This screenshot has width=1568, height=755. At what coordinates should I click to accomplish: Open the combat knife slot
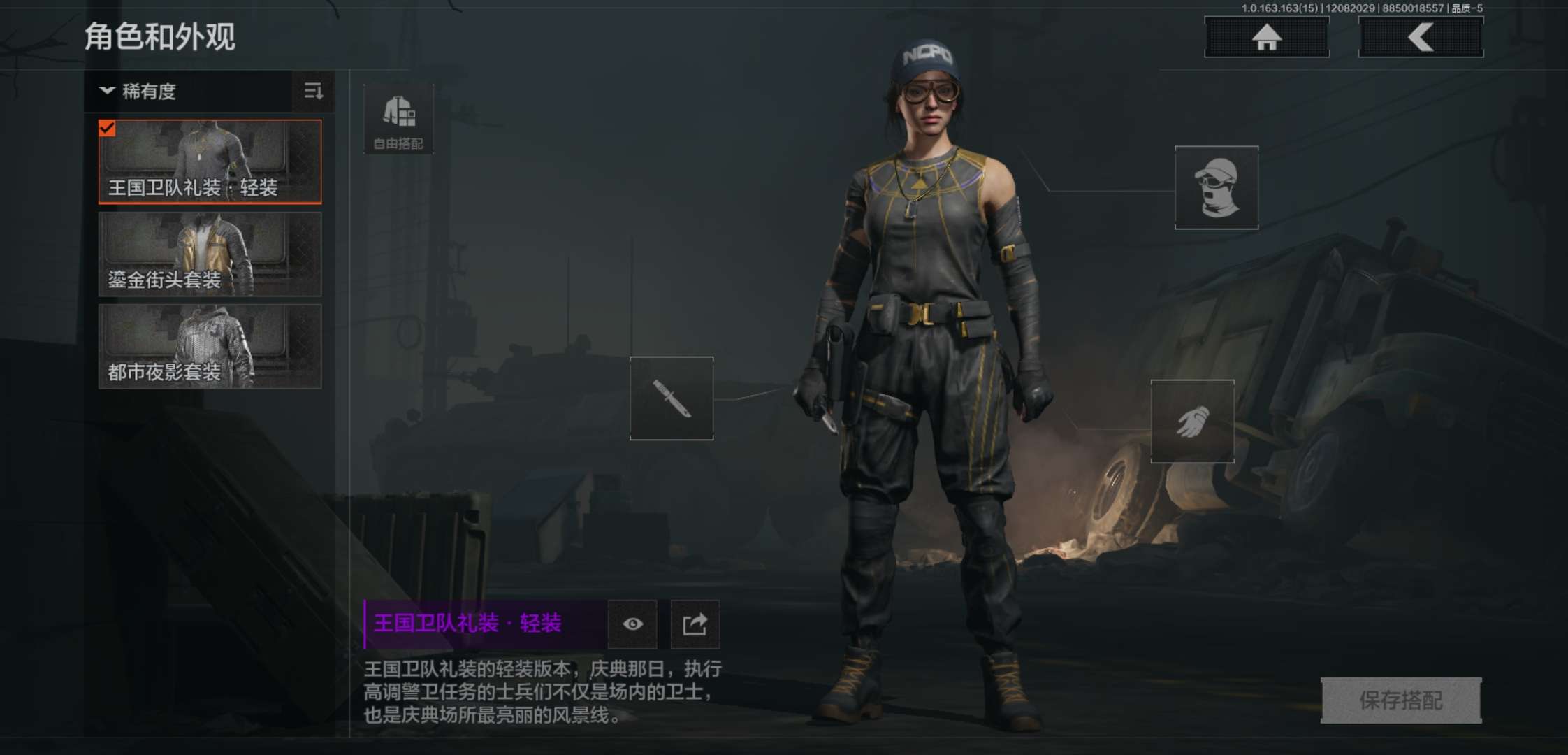(672, 398)
